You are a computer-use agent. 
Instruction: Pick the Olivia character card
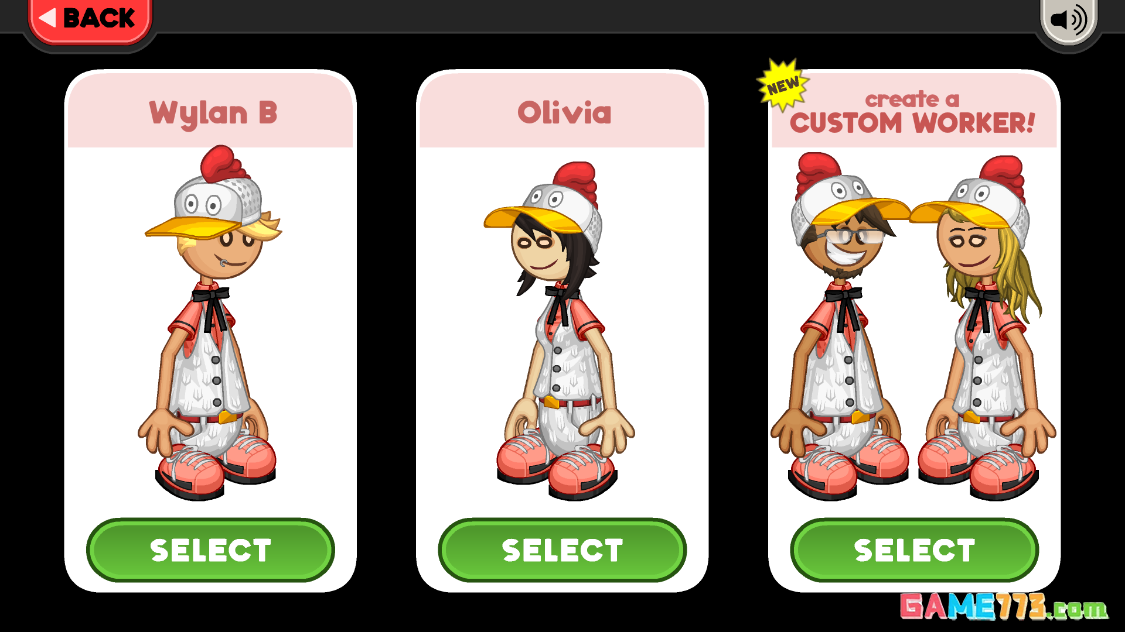pyautogui.click(x=562, y=320)
